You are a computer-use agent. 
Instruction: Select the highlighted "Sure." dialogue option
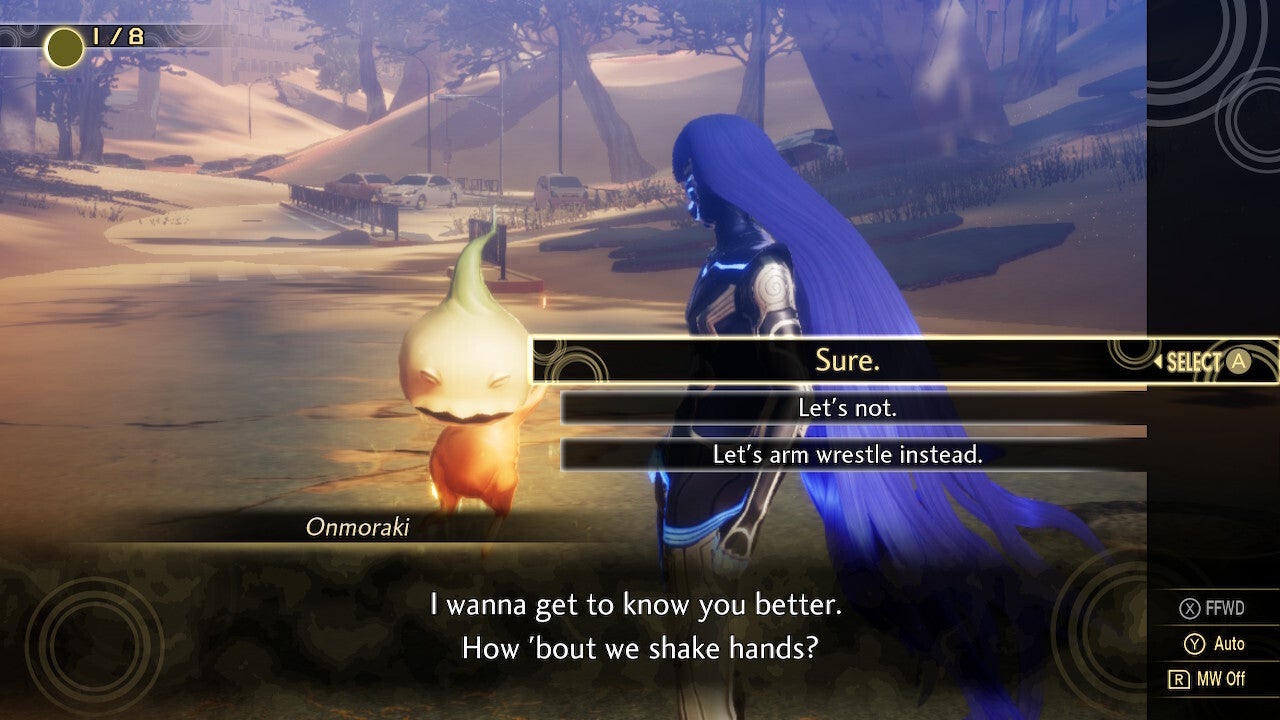coord(848,362)
